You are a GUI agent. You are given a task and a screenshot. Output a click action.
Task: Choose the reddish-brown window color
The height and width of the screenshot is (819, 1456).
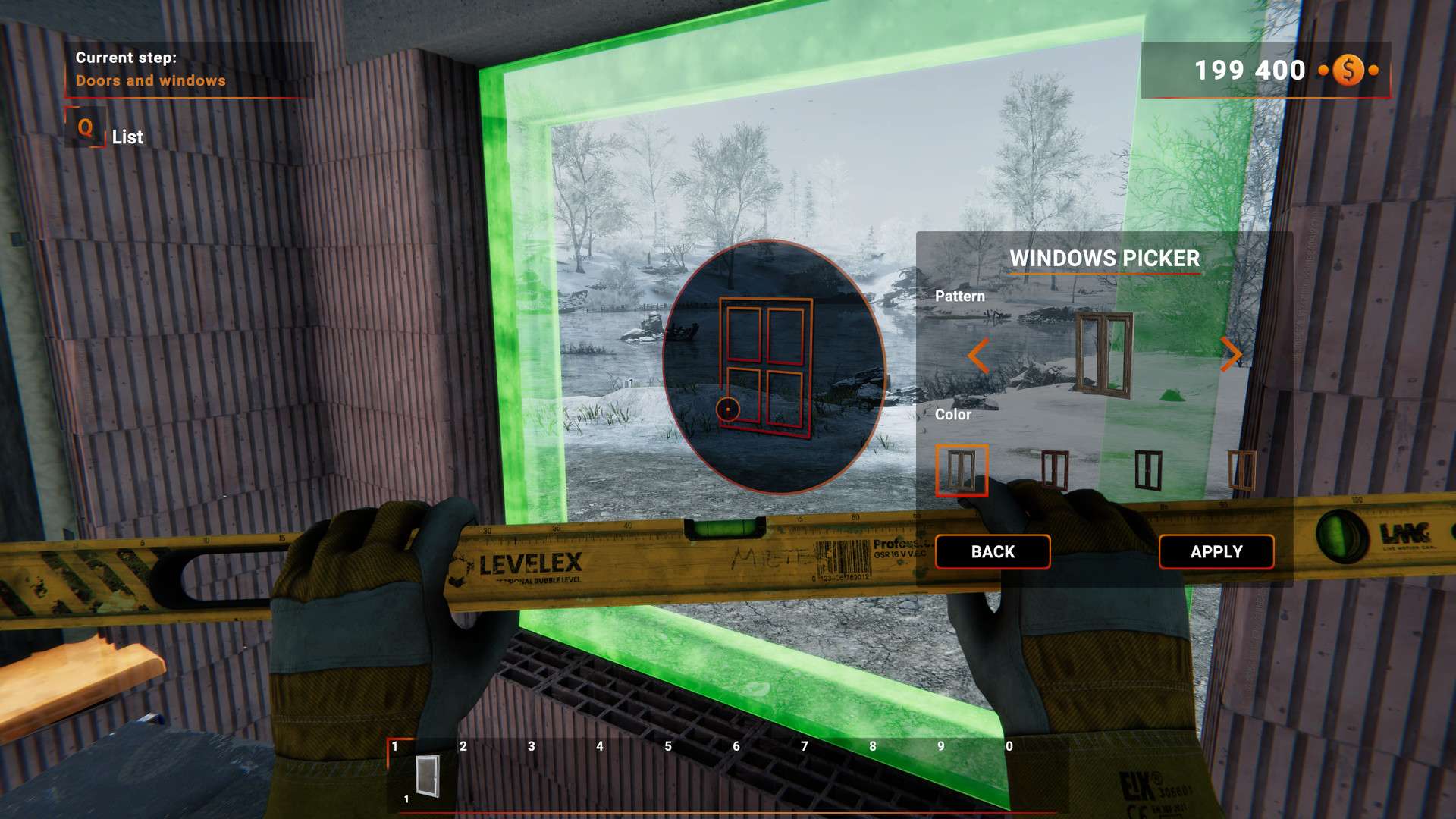[1055, 470]
